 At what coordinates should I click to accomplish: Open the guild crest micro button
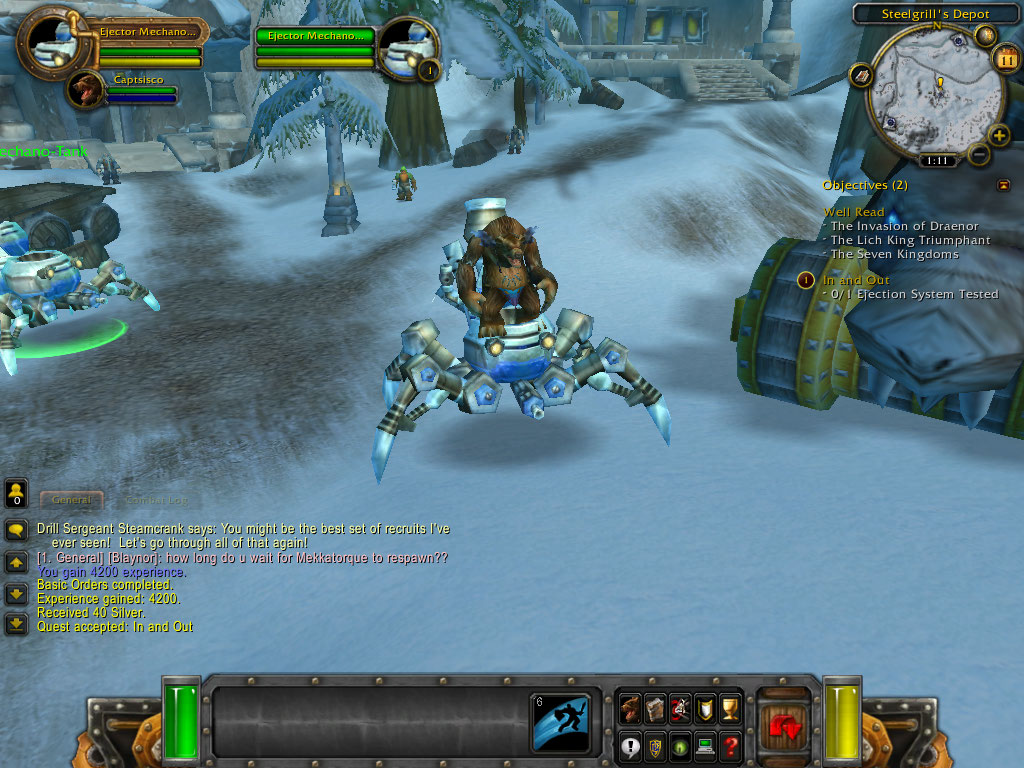coord(655,745)
